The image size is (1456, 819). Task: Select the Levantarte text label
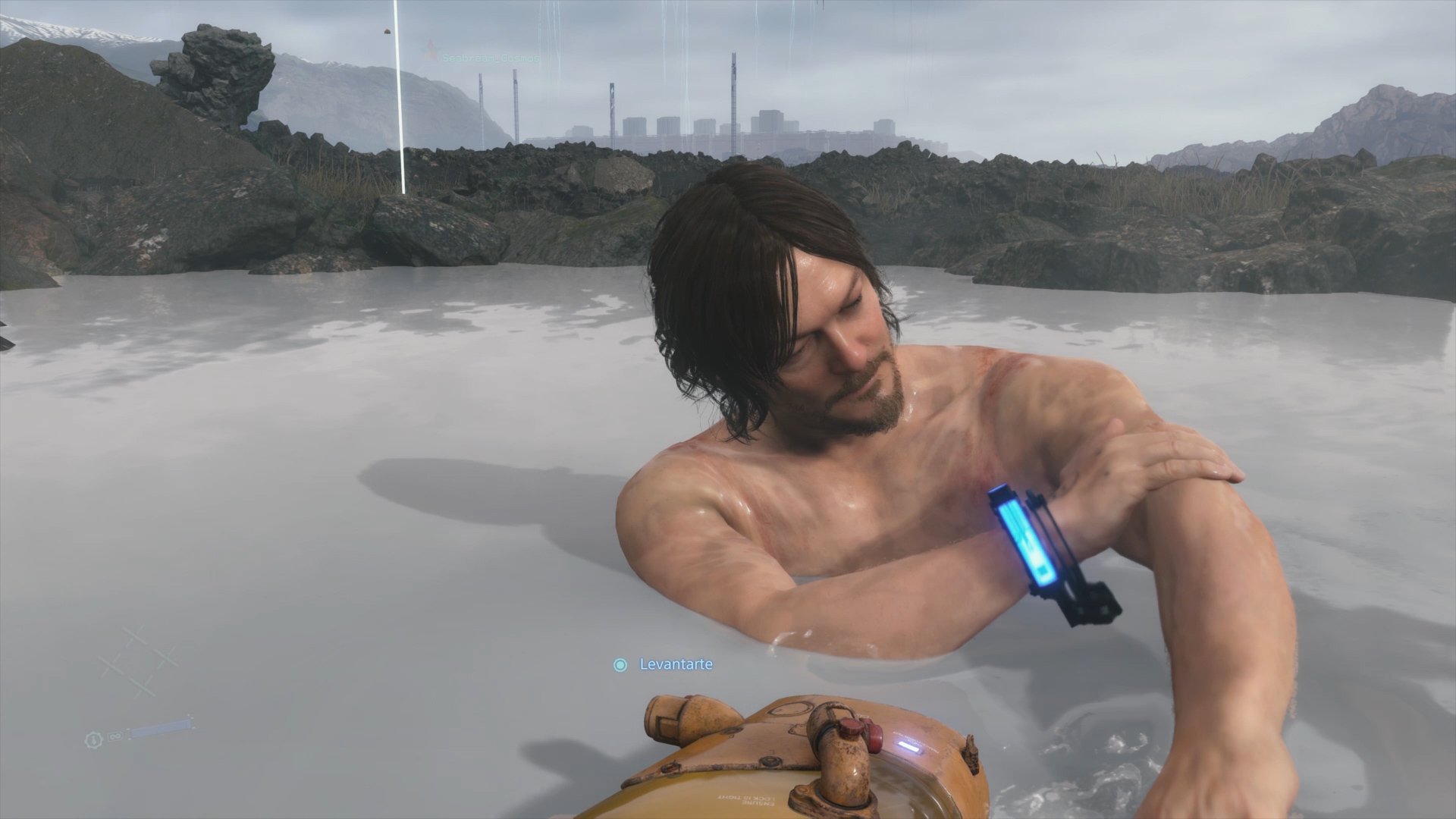pyautogui.click(x=673, y=663)
